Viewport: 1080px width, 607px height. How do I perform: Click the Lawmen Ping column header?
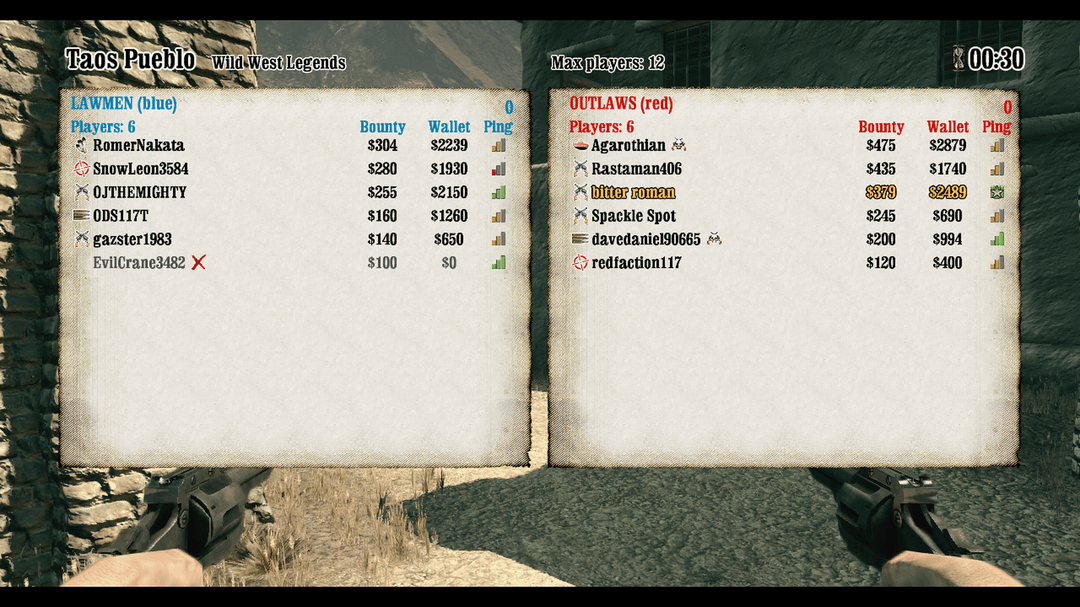click(497, 127)
